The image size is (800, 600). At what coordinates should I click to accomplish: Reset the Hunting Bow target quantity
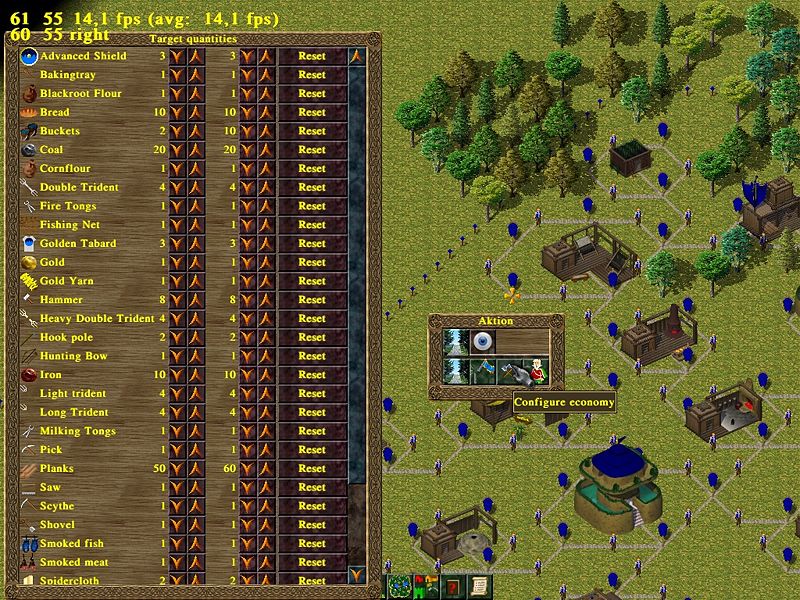tap(311, 356)
